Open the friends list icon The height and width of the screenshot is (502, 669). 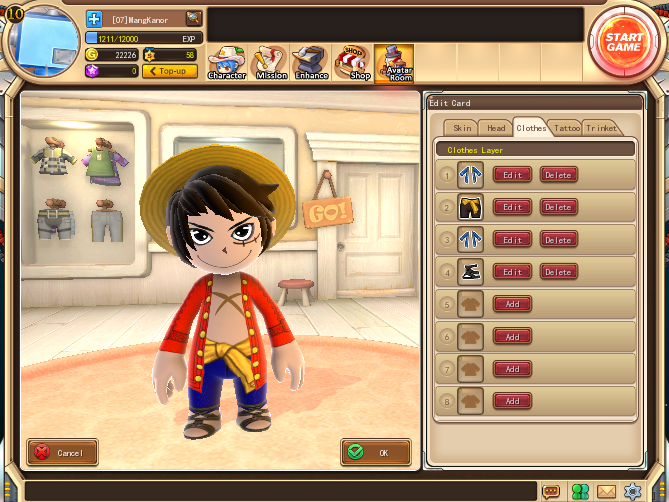pyautogui.click(x=579, y=491)
